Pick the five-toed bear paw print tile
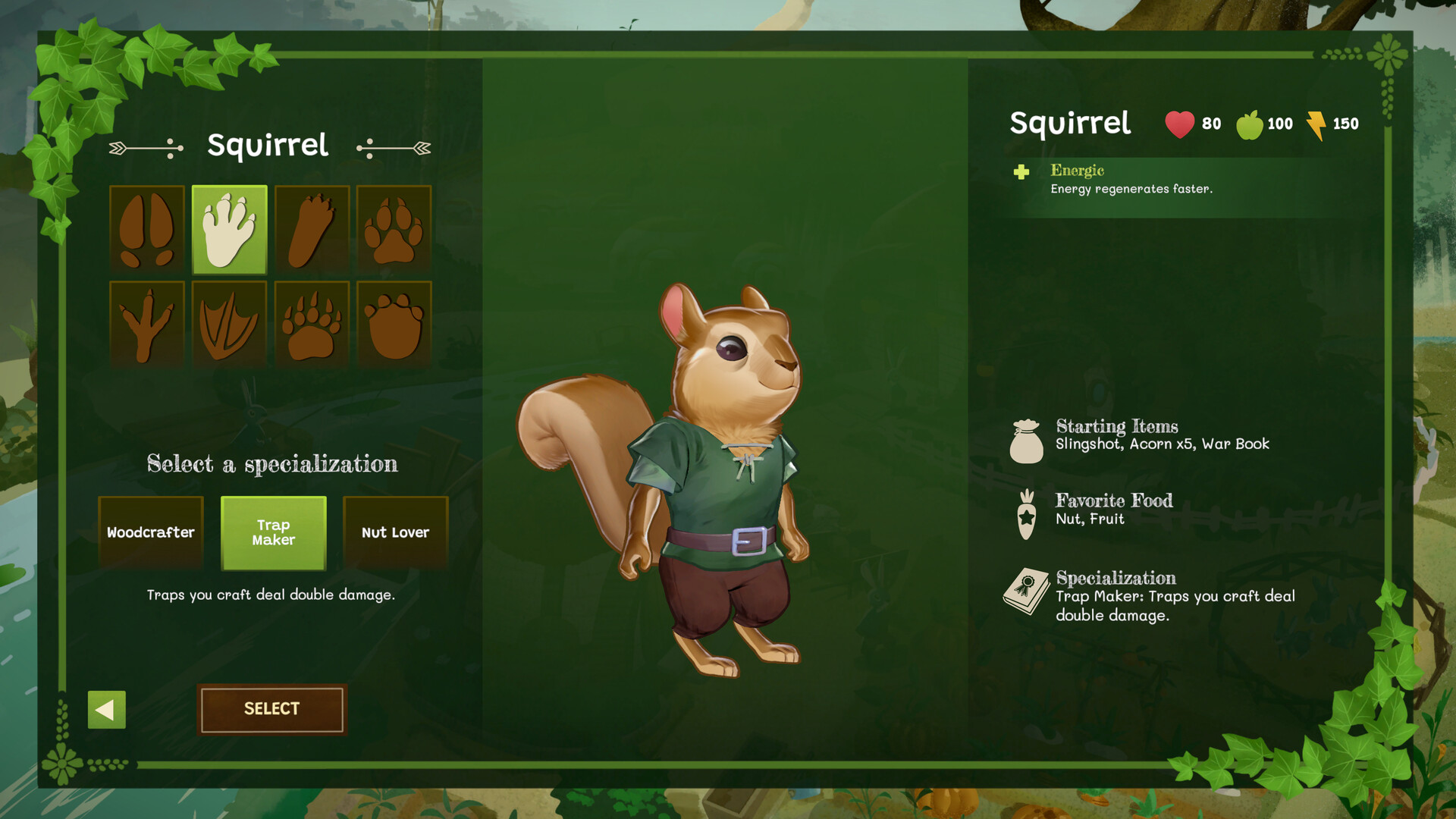1456x819 pixels. (x=312, y=325)
